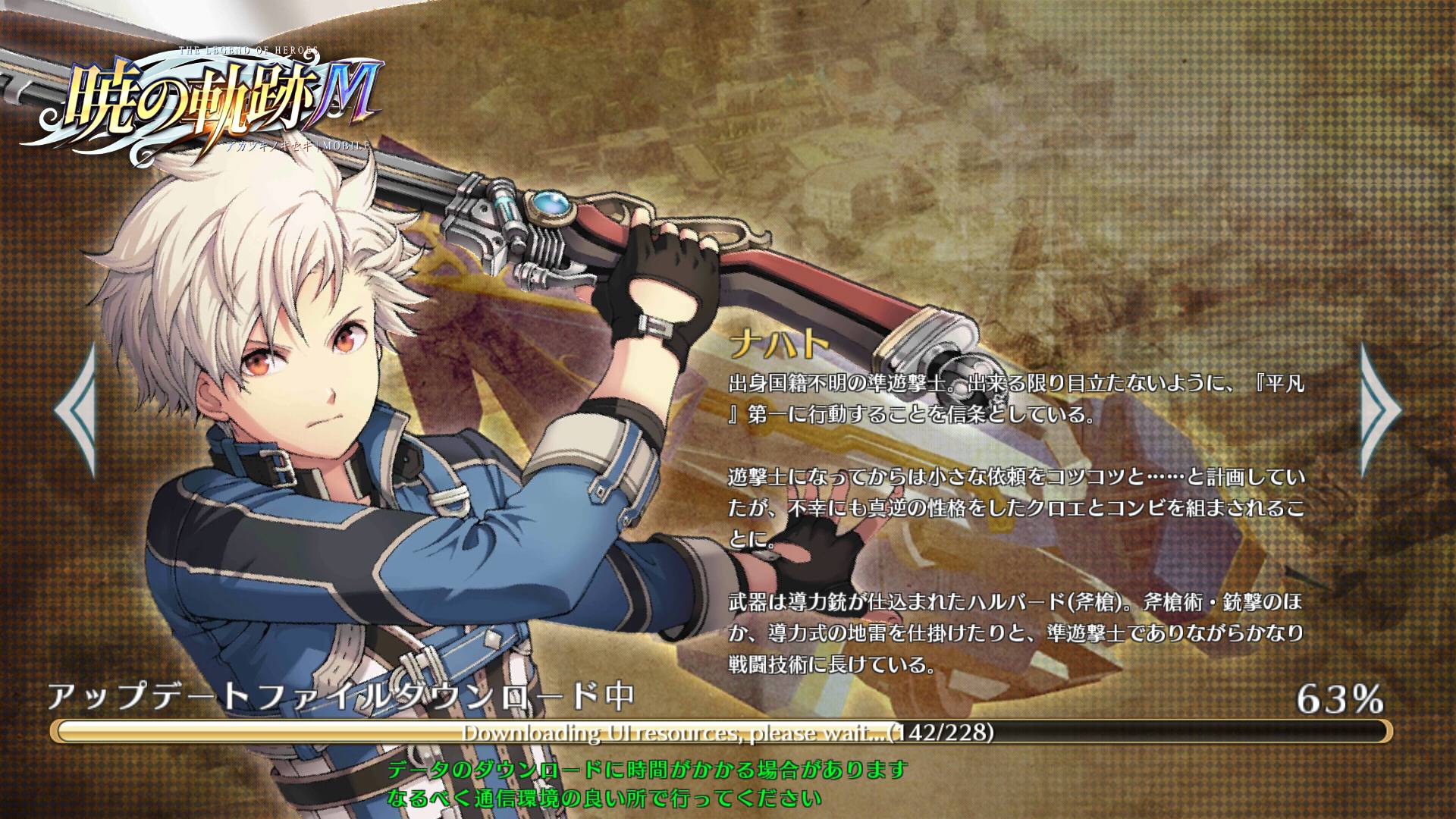Advance to the next character profile arrow
The height and width of the screenshot is (819, 1456).
pyautogui.click(x=1379, y=410)
